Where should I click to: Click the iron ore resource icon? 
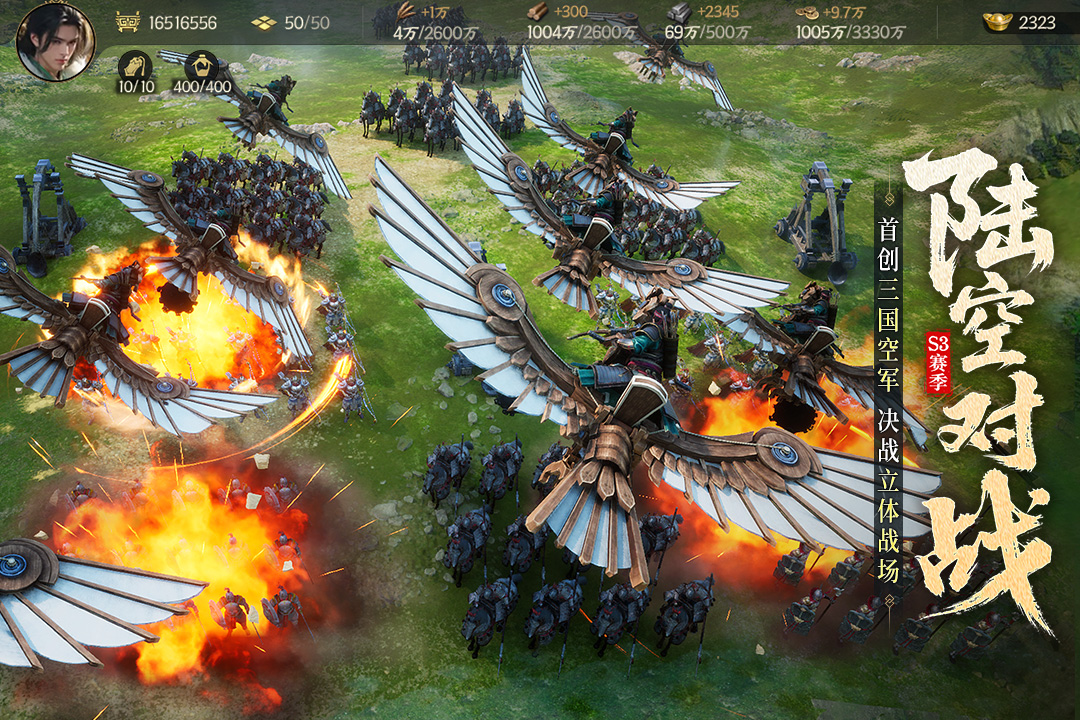(679, 12)
